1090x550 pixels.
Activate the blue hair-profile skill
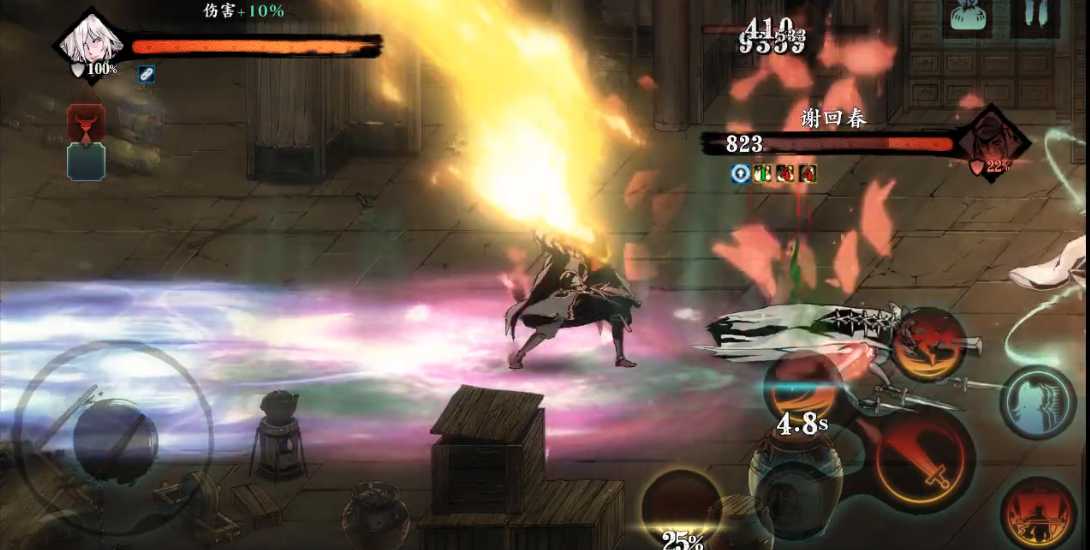[1038, 402]
